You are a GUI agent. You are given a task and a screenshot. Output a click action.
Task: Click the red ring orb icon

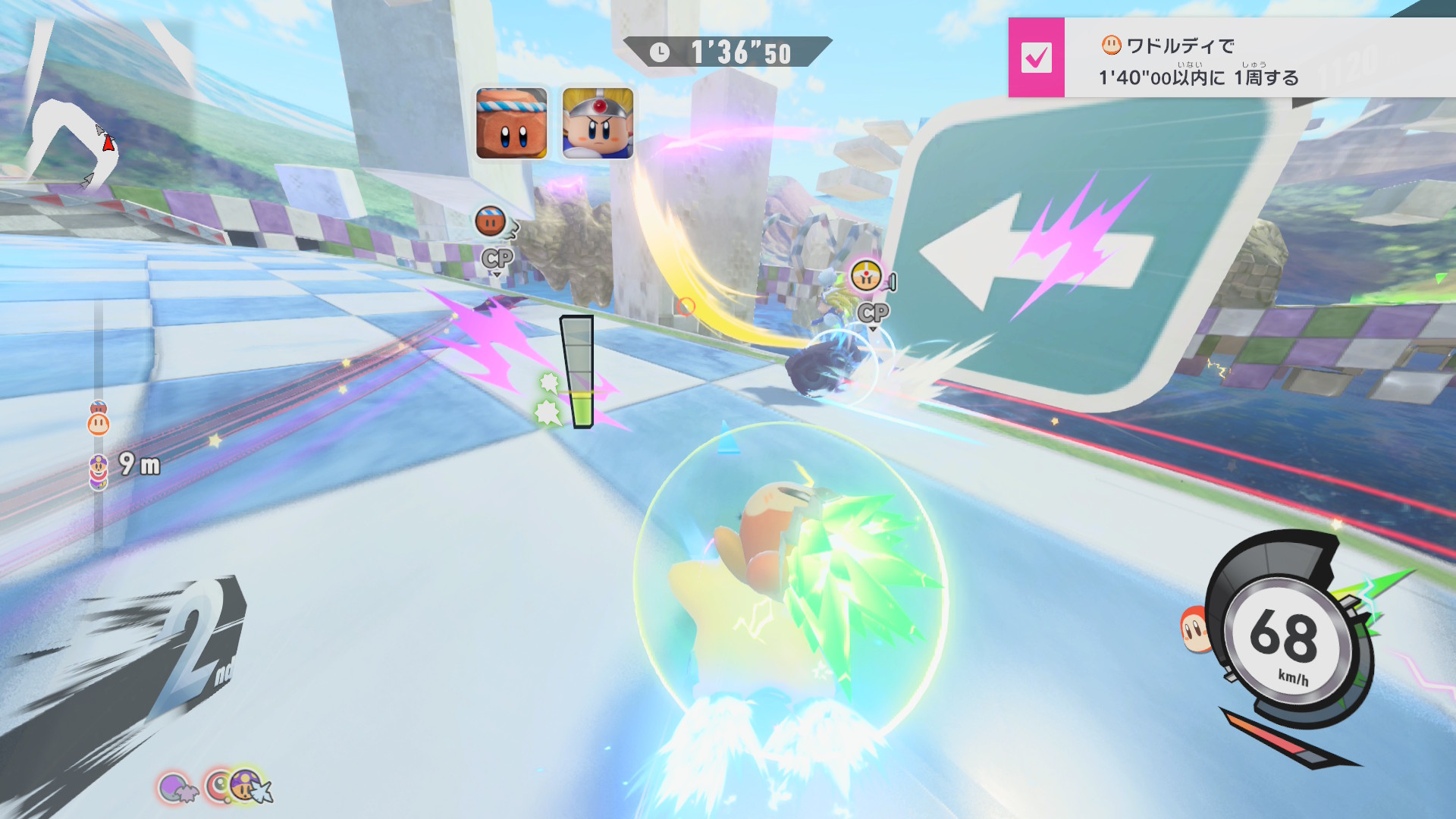[218, 787]
